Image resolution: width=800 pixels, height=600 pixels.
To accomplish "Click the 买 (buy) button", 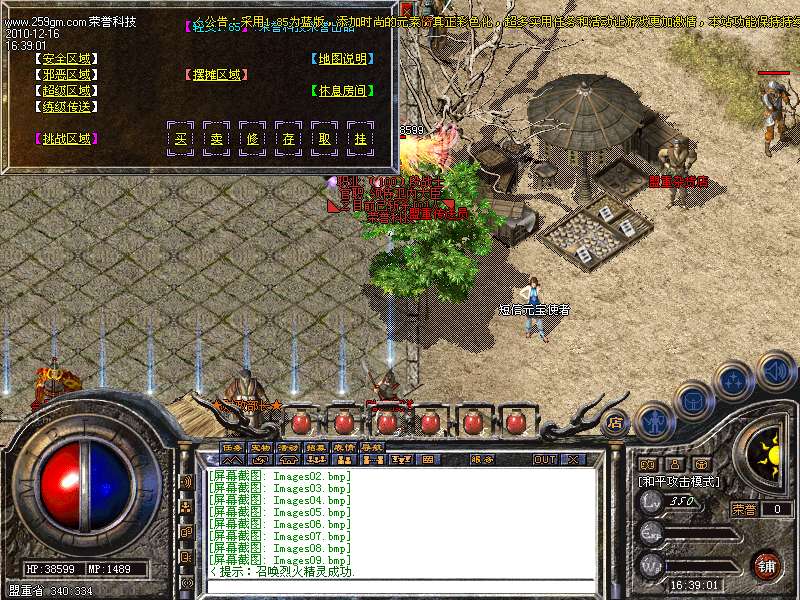I will [x=180, y=138].
